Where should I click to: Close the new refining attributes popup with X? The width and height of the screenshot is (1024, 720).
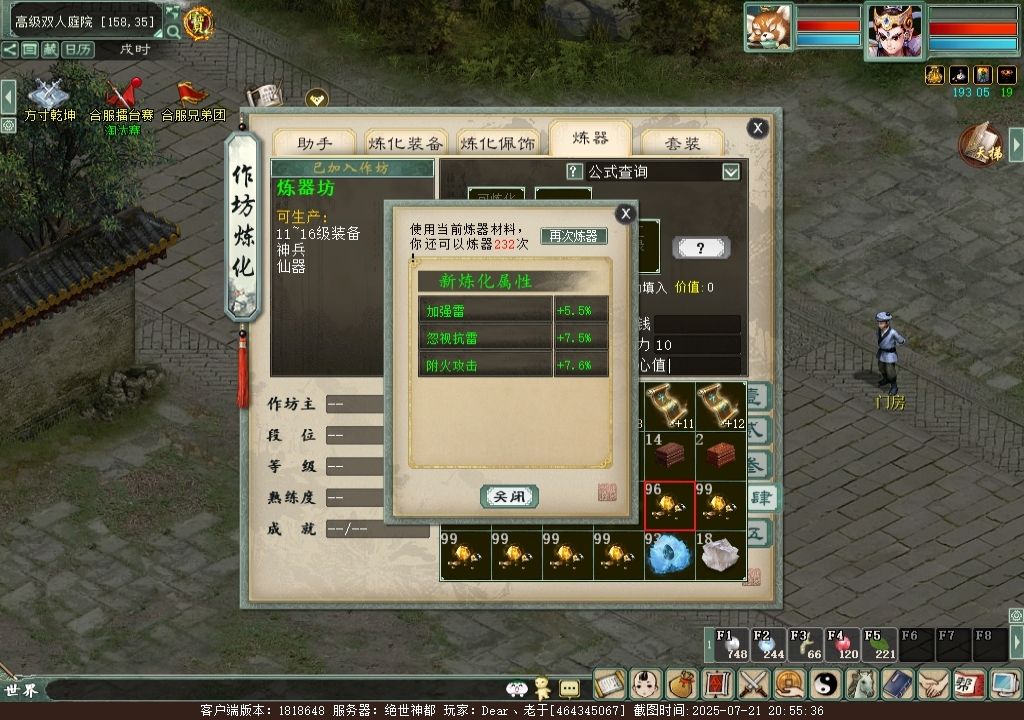[x=625, y=213]
